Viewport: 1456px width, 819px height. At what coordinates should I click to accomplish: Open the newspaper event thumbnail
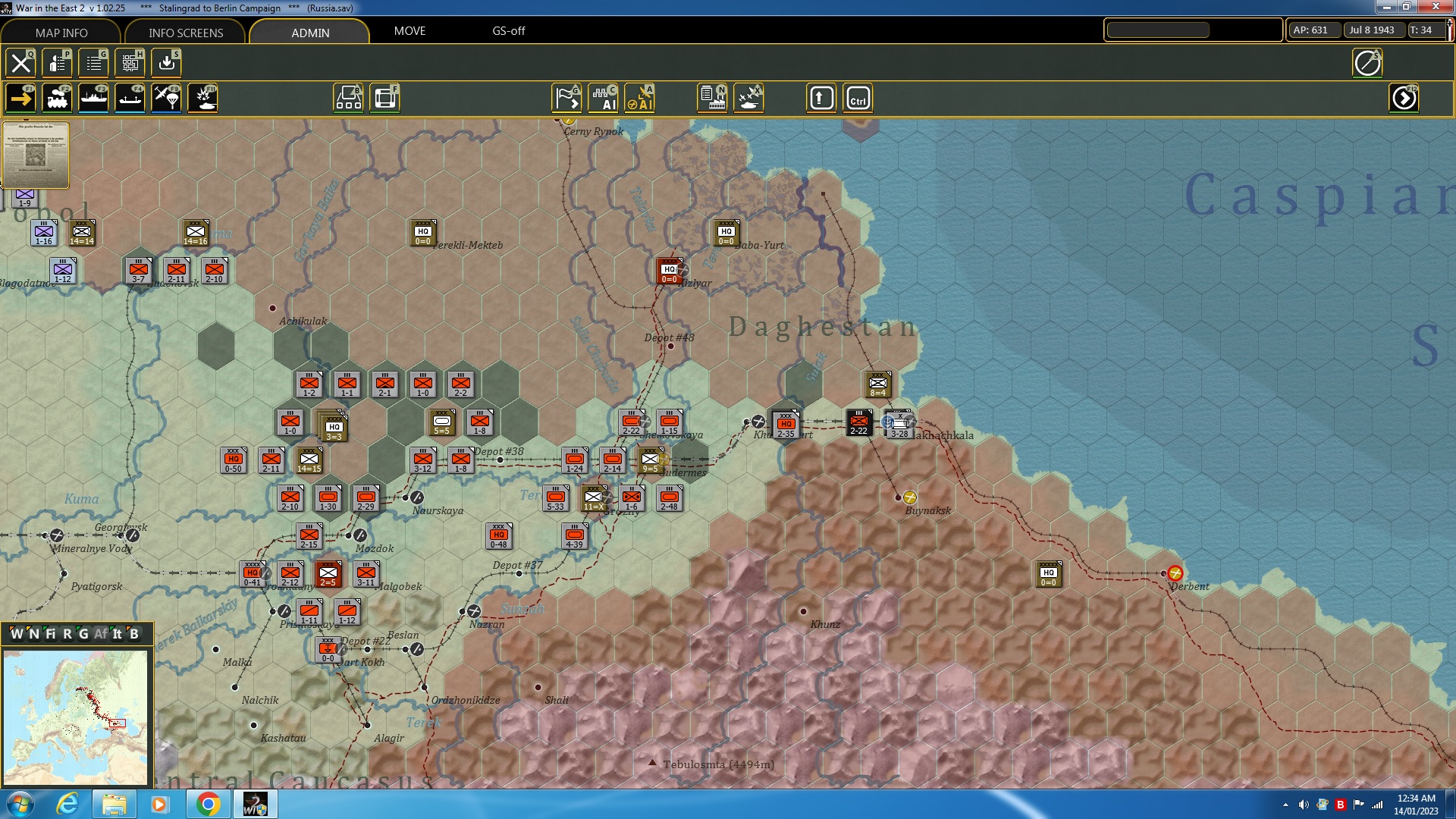point(35,155)
